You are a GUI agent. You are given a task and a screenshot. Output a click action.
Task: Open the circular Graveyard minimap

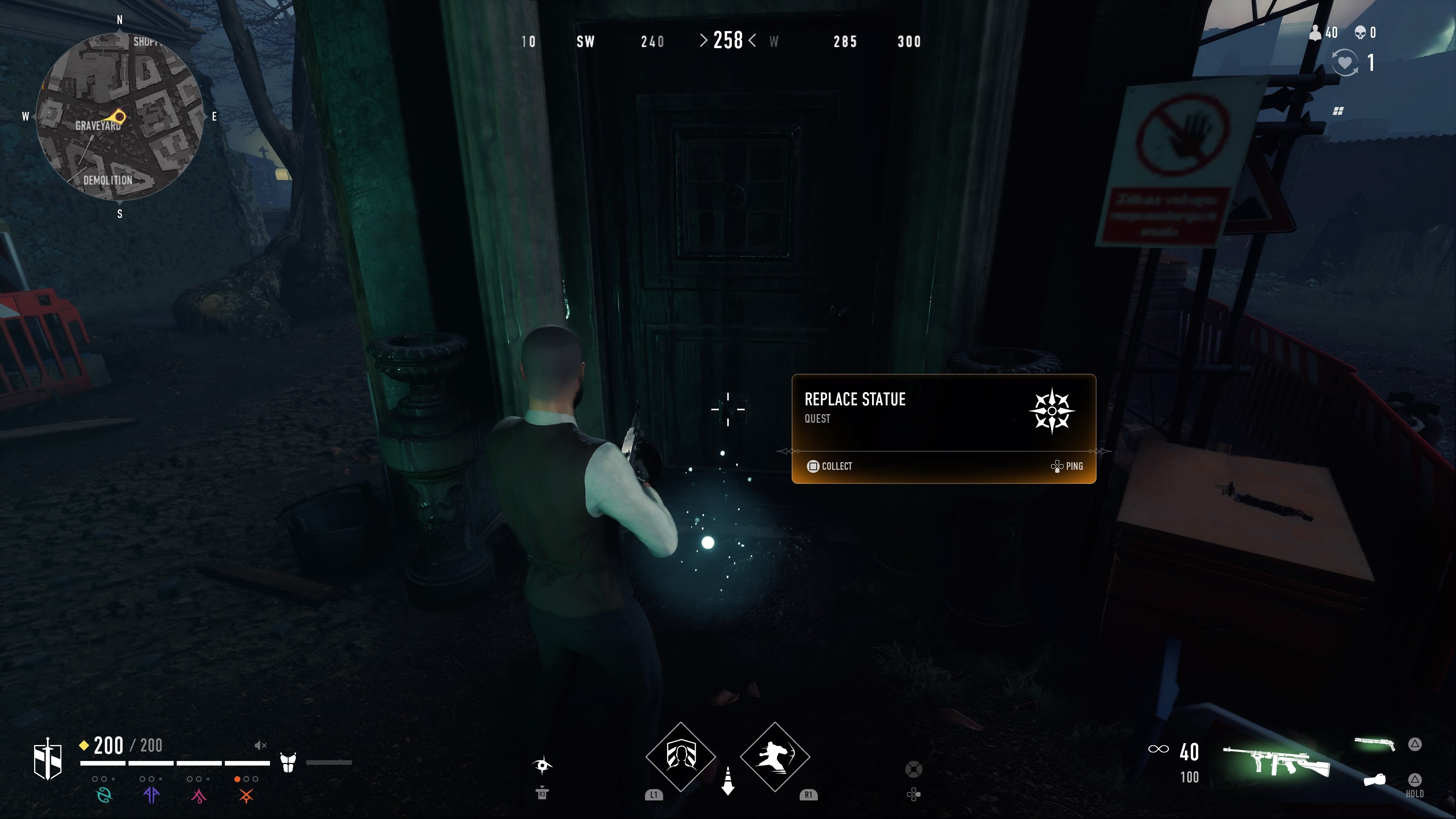click(119, 116)
